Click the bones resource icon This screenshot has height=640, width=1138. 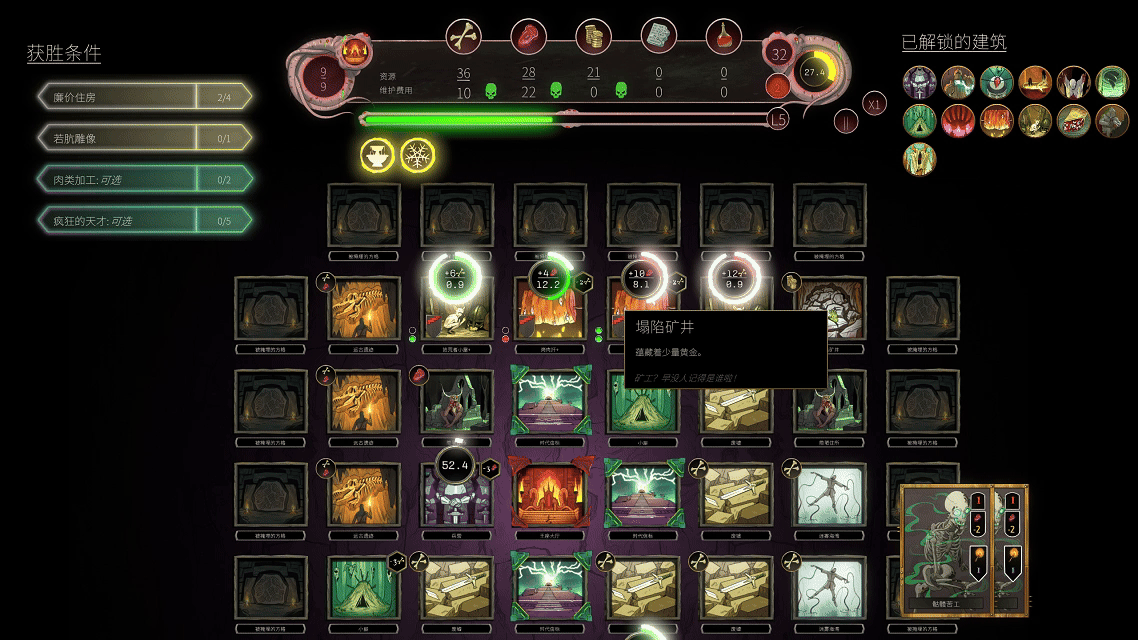pos(463,37)
